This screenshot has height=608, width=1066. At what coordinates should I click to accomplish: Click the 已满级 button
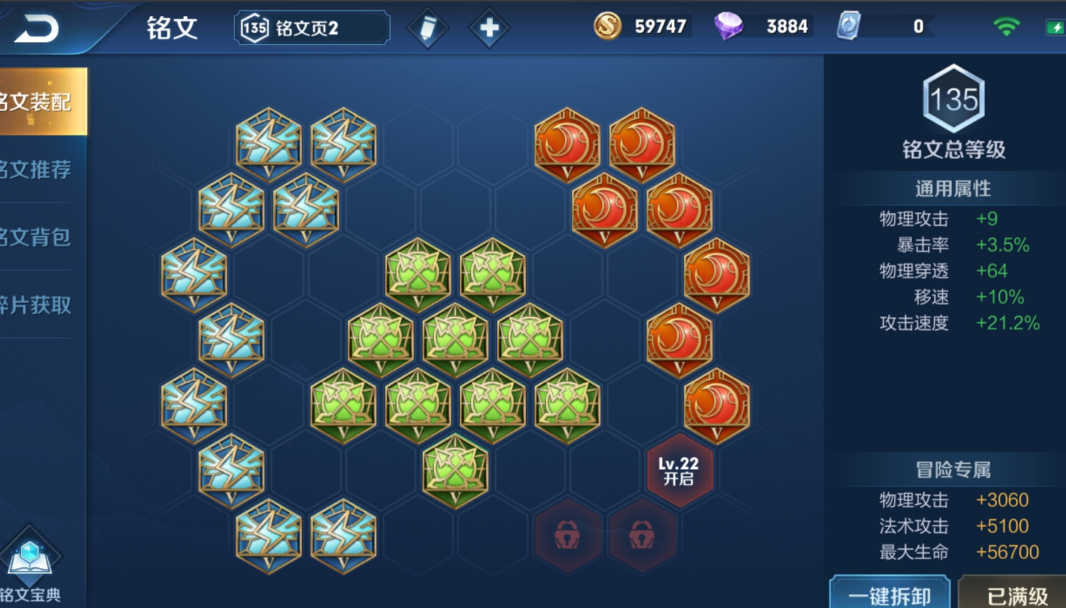click(x=1016, y=594)
